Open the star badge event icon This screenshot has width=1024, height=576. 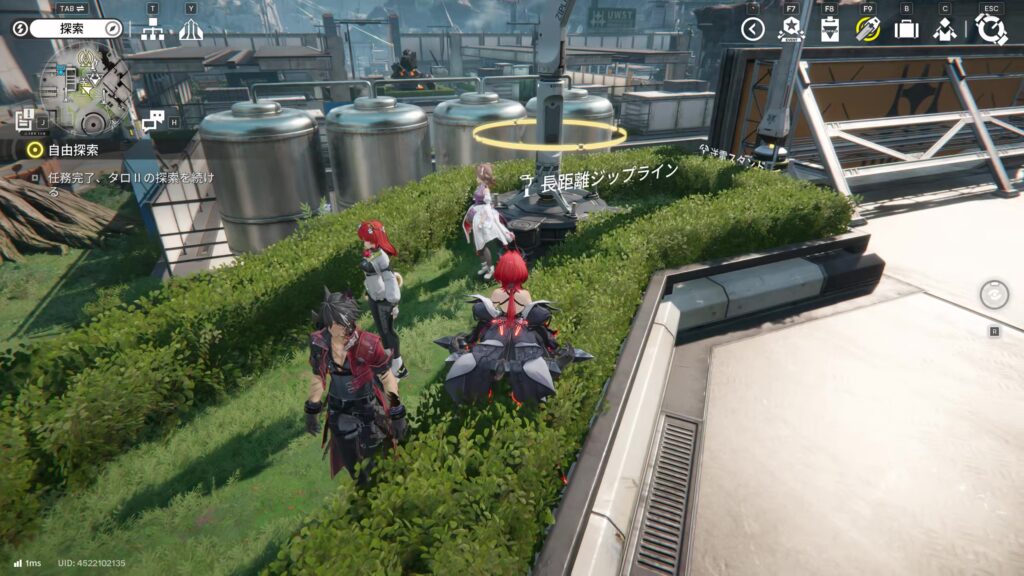click(791, 29)
